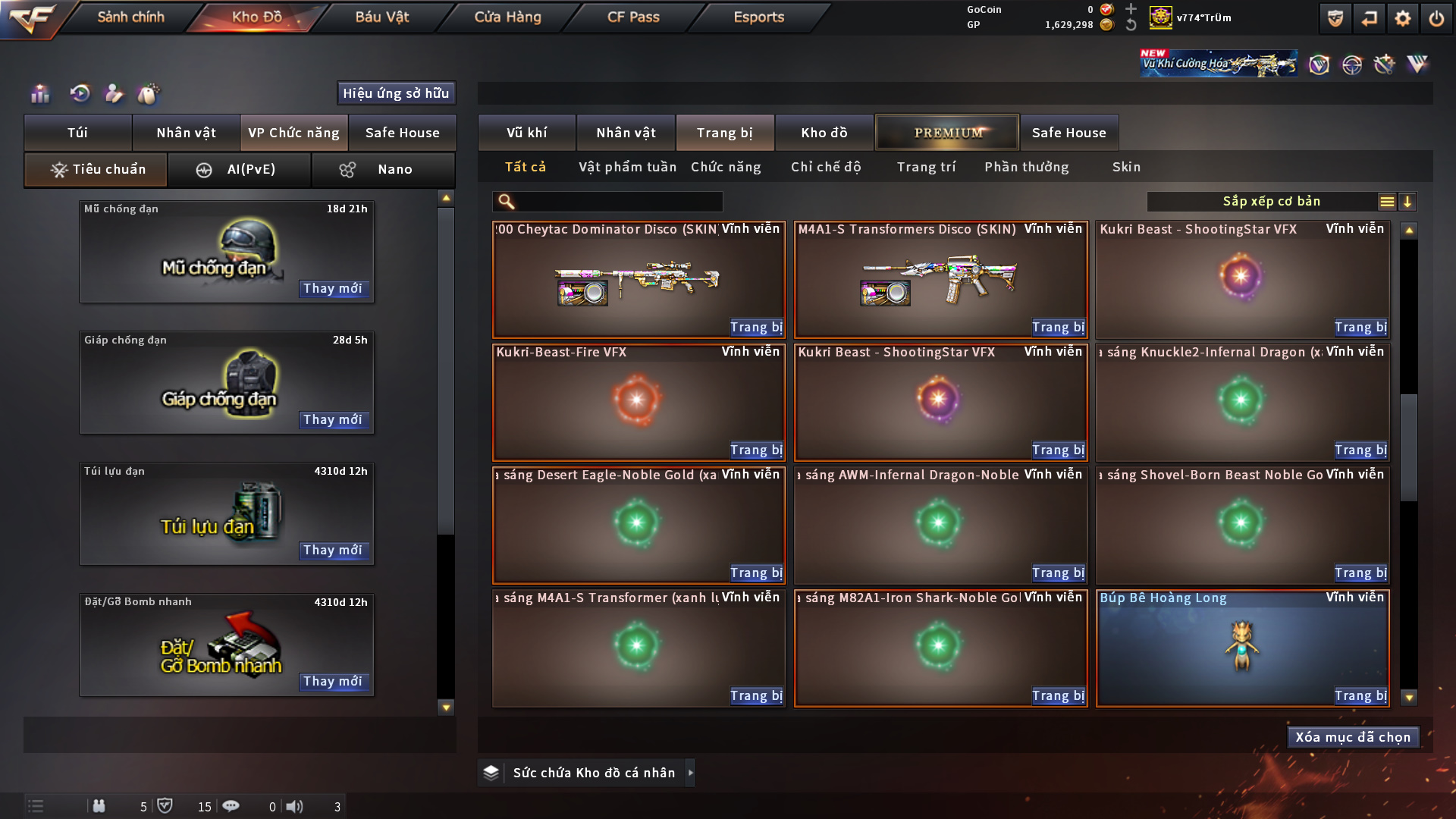The image size is (1456, 819).
Task: Renew the Mũ chống đạn helmet
Action: coord(333,288)
